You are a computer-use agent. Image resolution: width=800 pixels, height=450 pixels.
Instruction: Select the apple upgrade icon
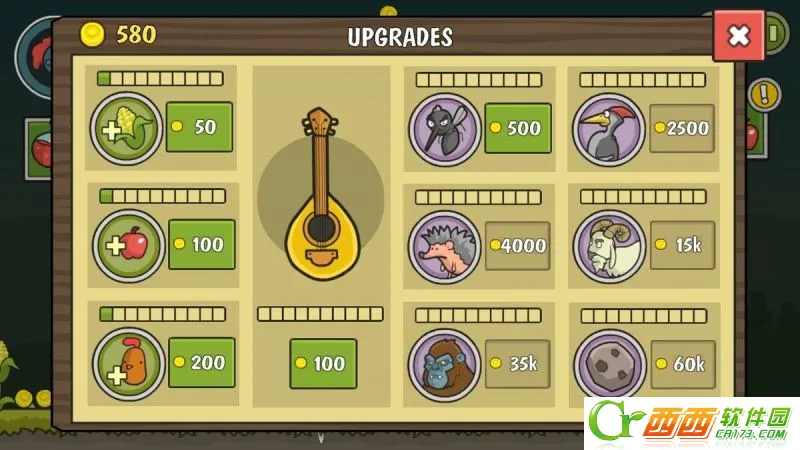(x=128, y=245)
